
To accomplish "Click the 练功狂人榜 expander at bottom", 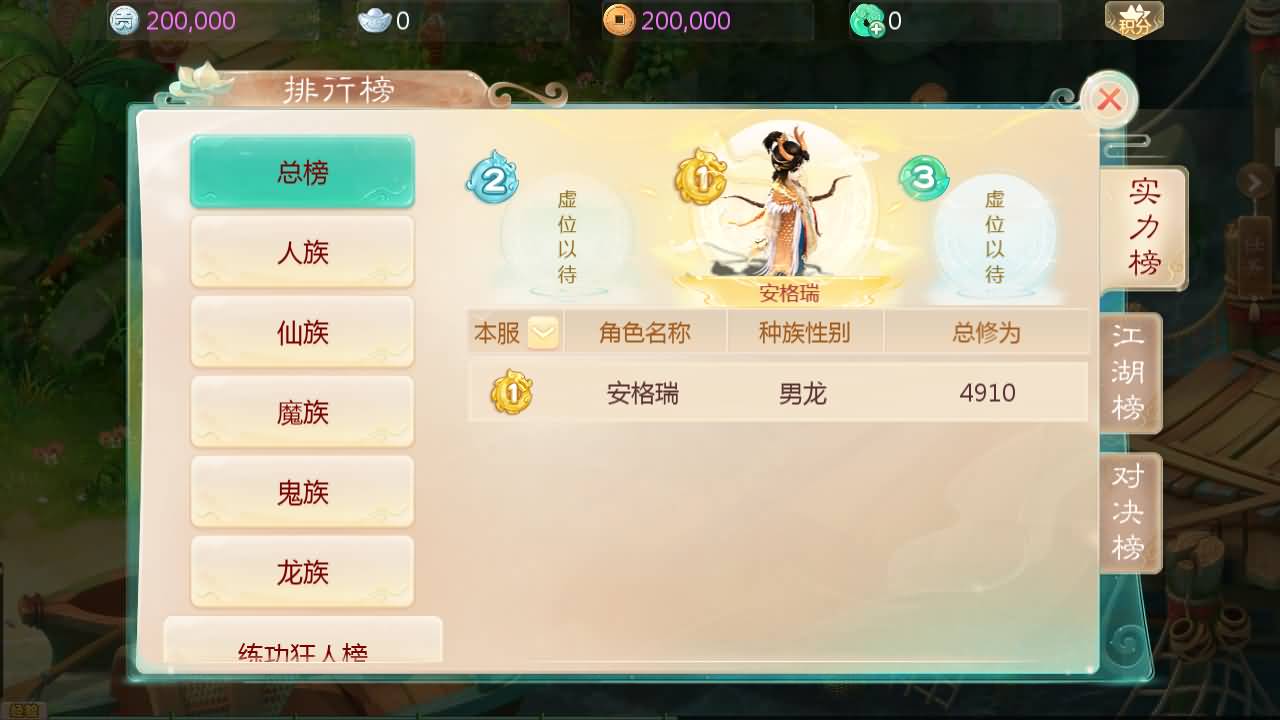I will 302,650.
